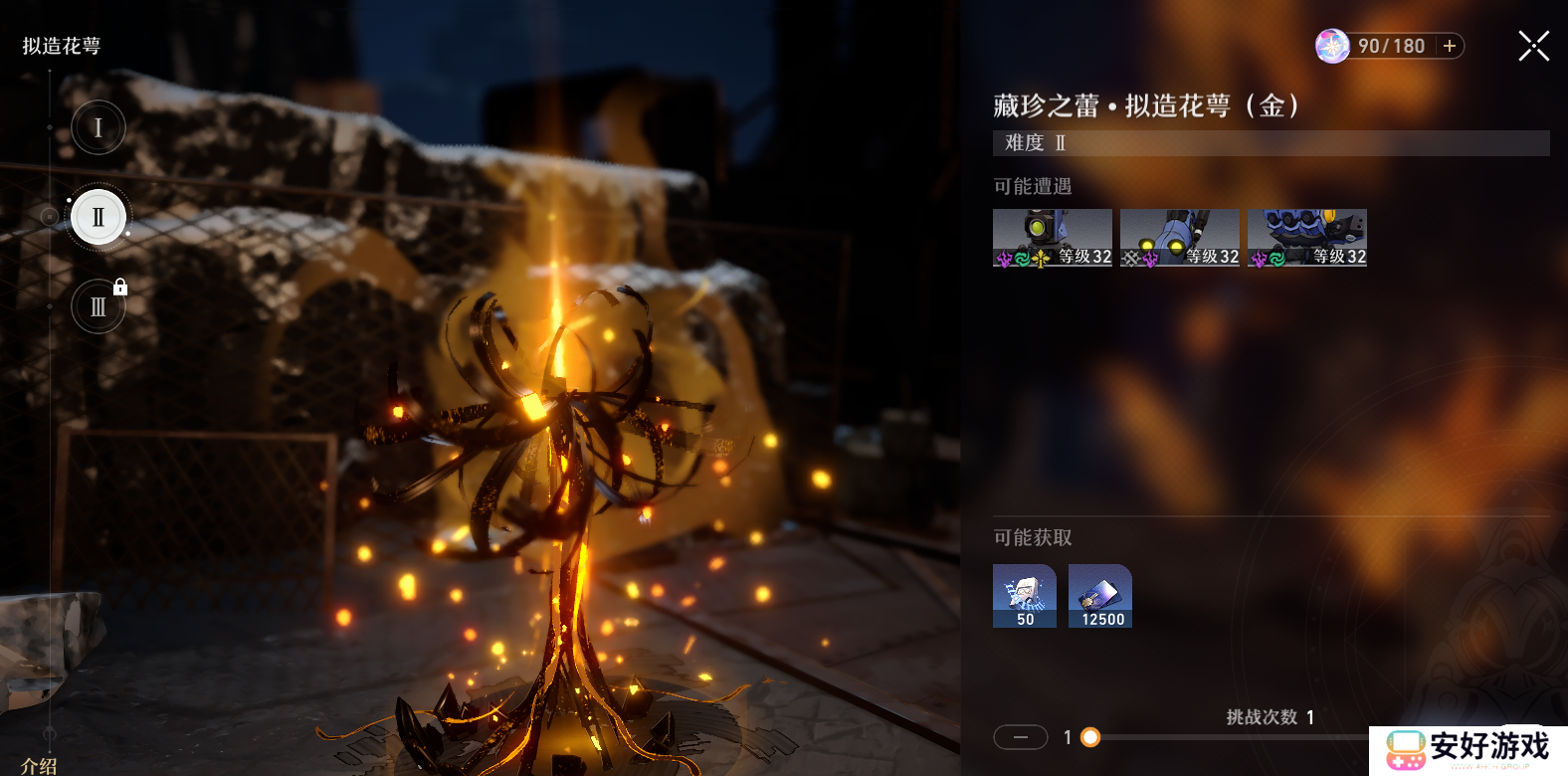Inspect the first level 32 enemy thumbnail
The height and width of the screenshot is (776, 1568).
[1052, 238]
